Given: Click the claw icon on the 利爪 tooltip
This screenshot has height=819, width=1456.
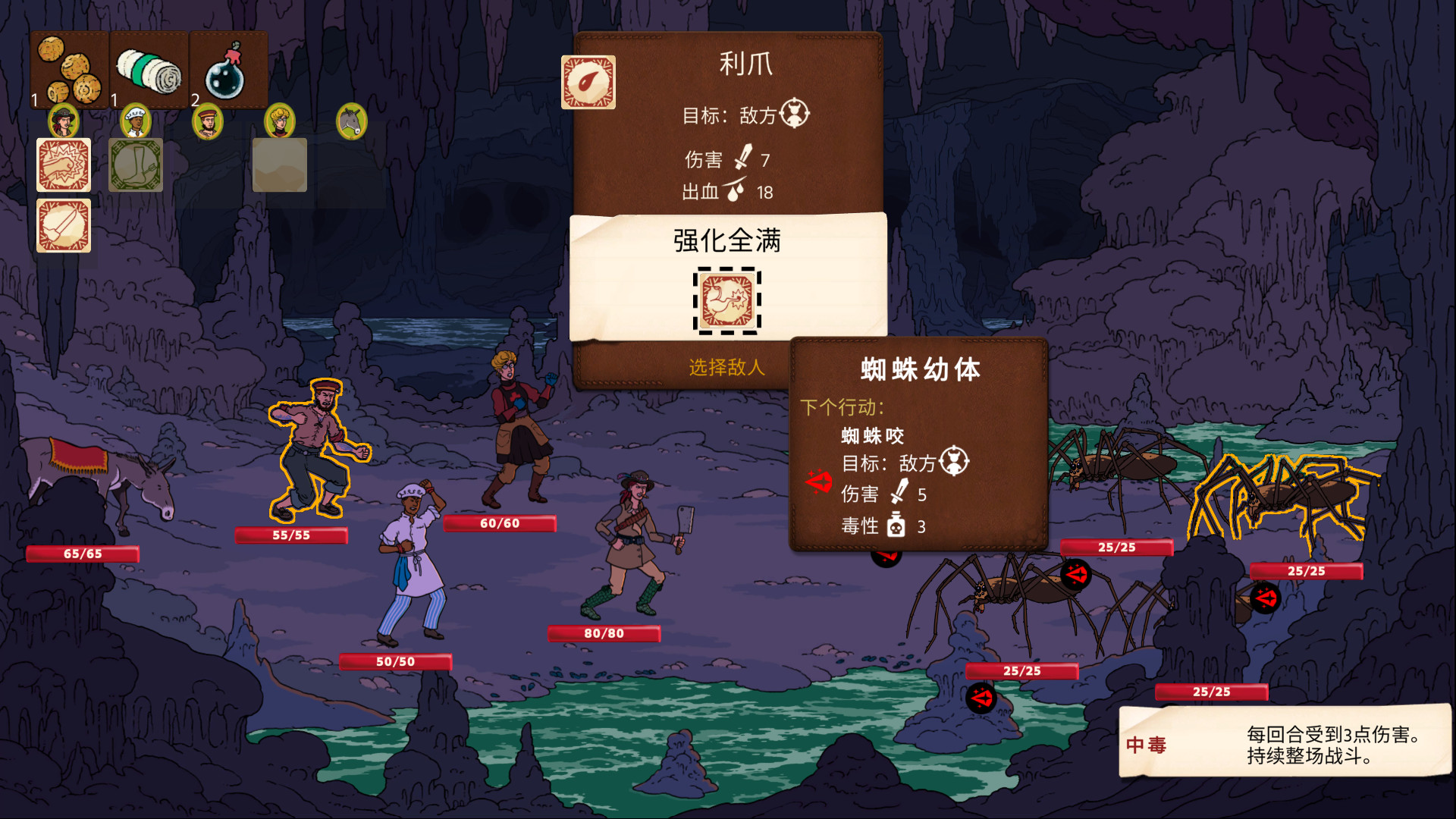Looking at the screenshot, I should [x=589, y=82].
